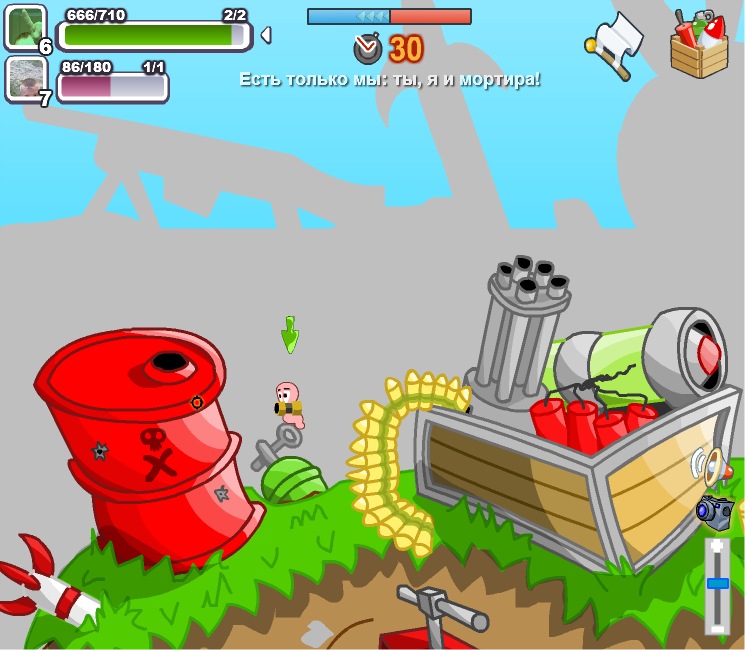Screen dimensions: 745x650
Task: Click the small arrow beside green health bar
Action: click(266, 35)
